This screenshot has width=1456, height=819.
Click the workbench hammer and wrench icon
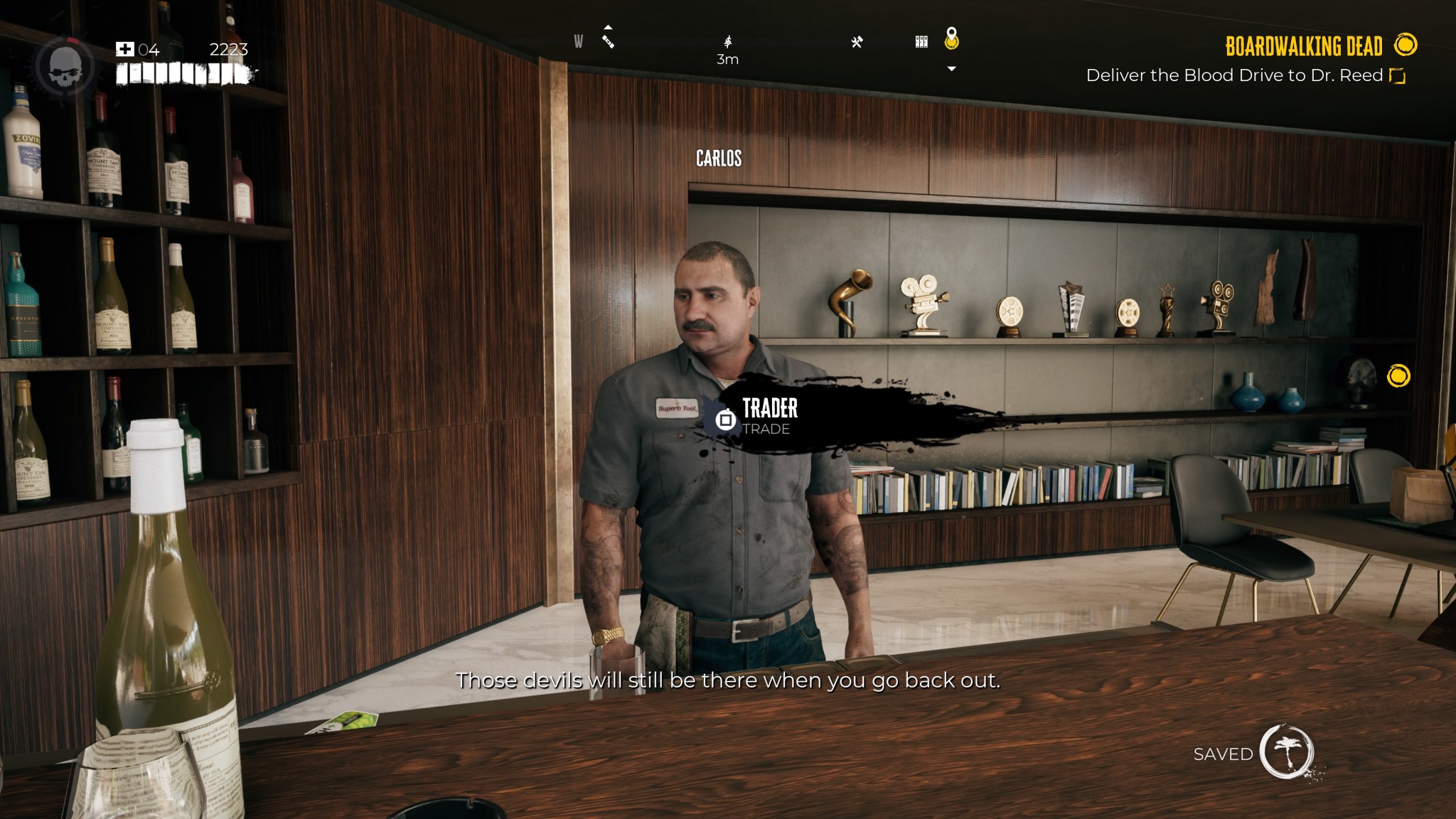(x=858, y=41)
